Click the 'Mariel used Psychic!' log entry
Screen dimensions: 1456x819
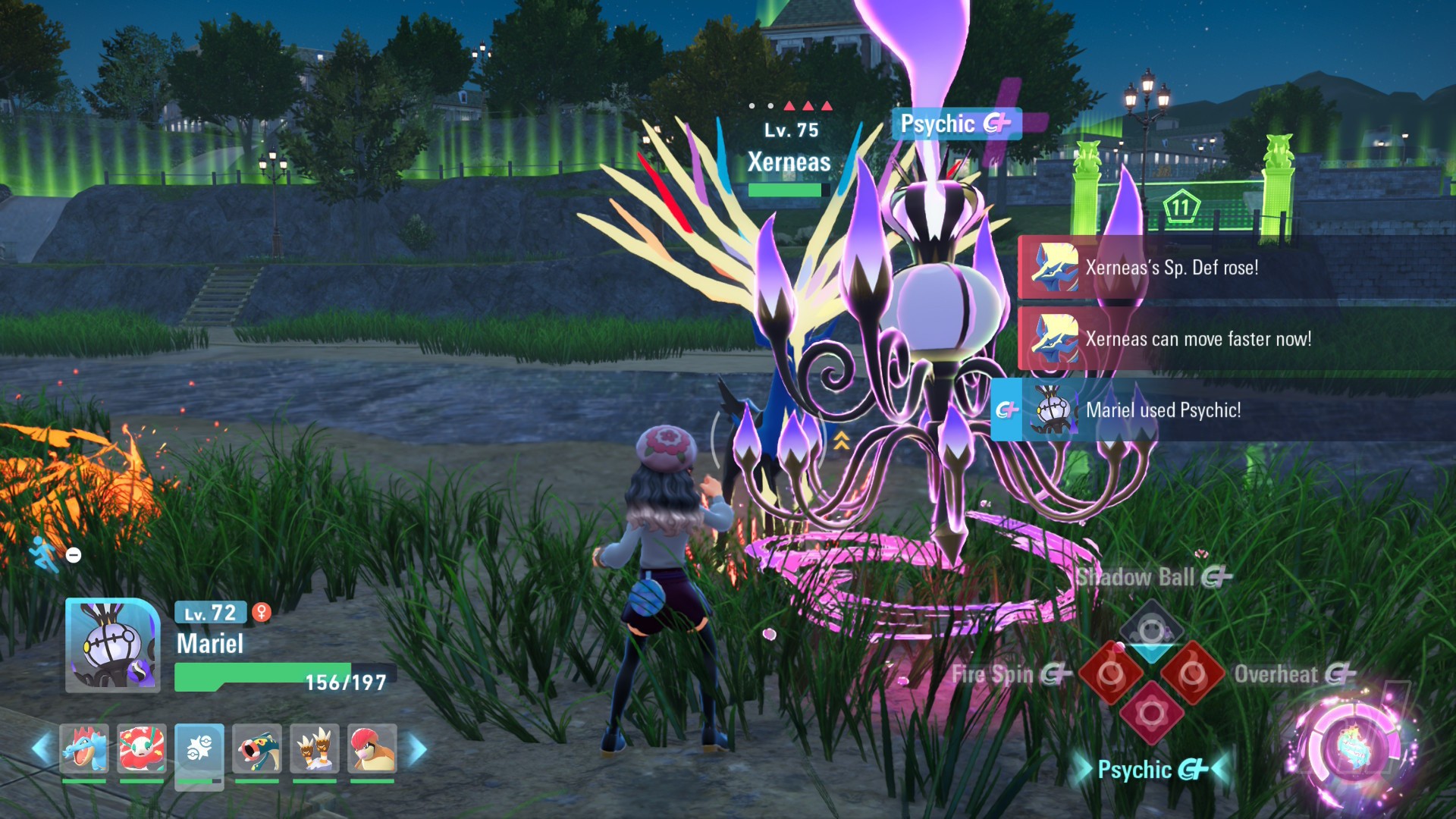1163,410
